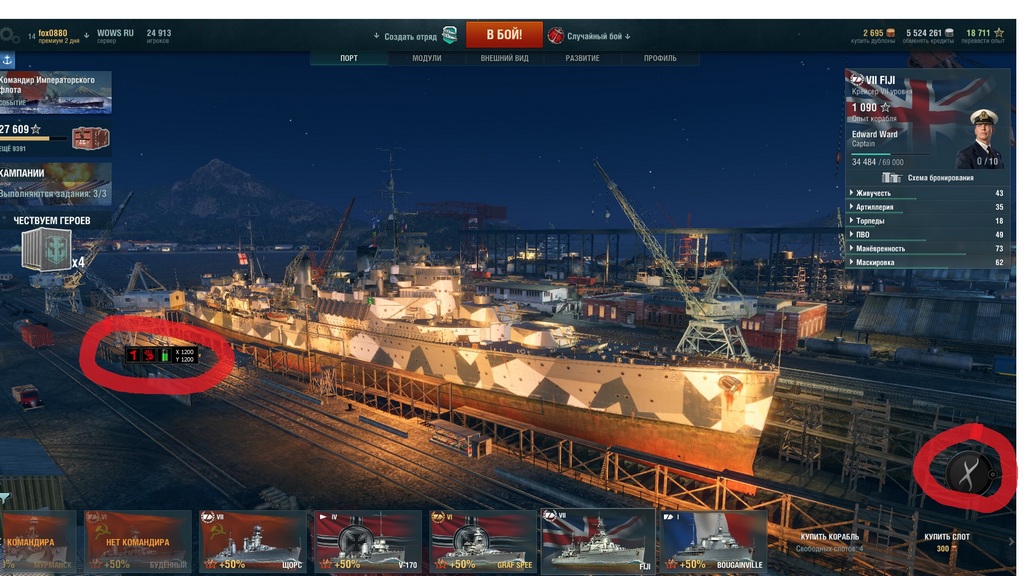Buy doubloons via the doubloon counter
The height and width of the screenshot is (576, 1024).
(x=874, y=35)
